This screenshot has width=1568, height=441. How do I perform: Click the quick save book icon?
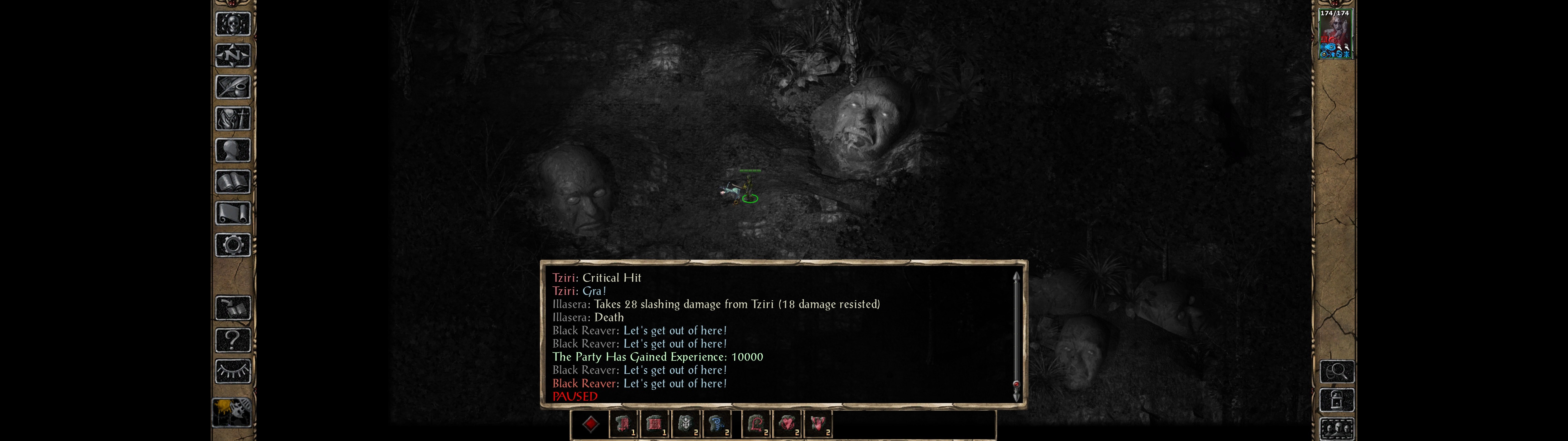[232, 308]
